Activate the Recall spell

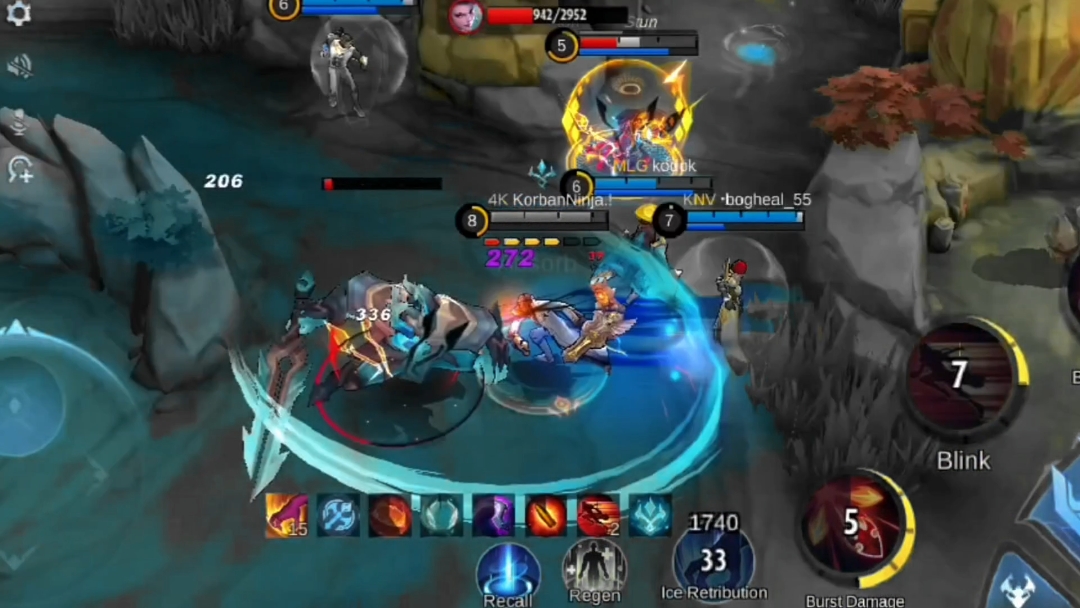(508, 571)
